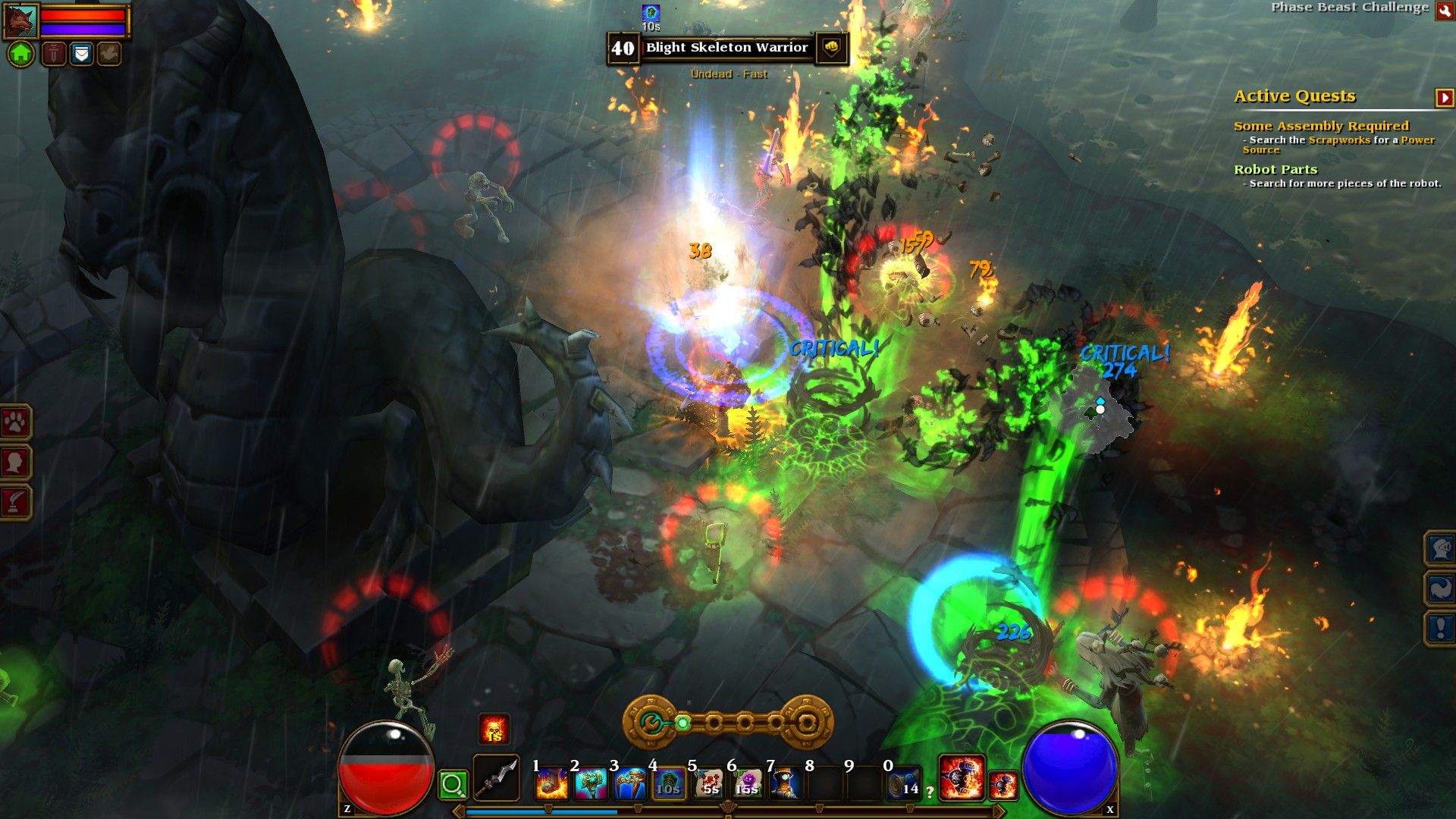Open the red quill journal icon
The width and height of the screenshot is (1456, 819).
pyautogui.click(x=15, y=501)
